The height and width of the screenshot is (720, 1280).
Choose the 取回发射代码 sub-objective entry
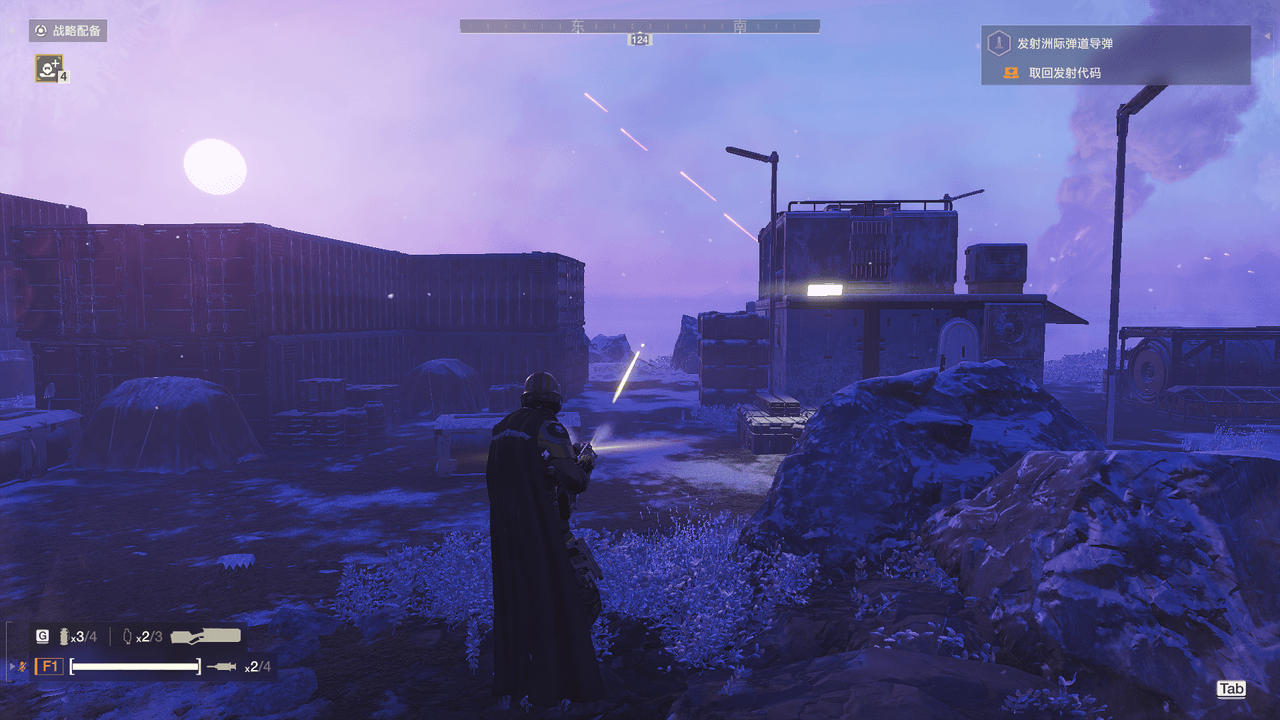pos(1064,73)
